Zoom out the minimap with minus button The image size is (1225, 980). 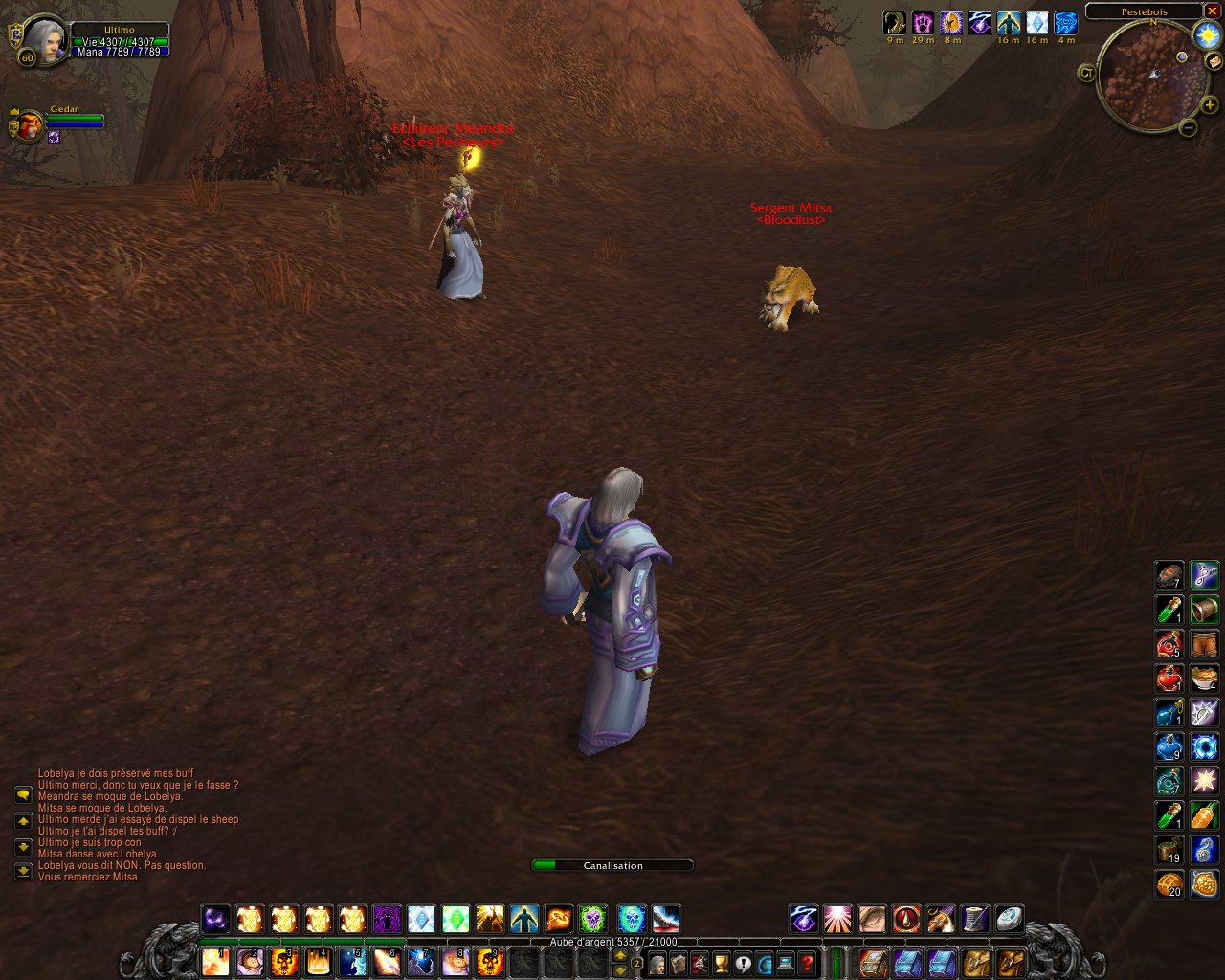[x=1188, y=127]
